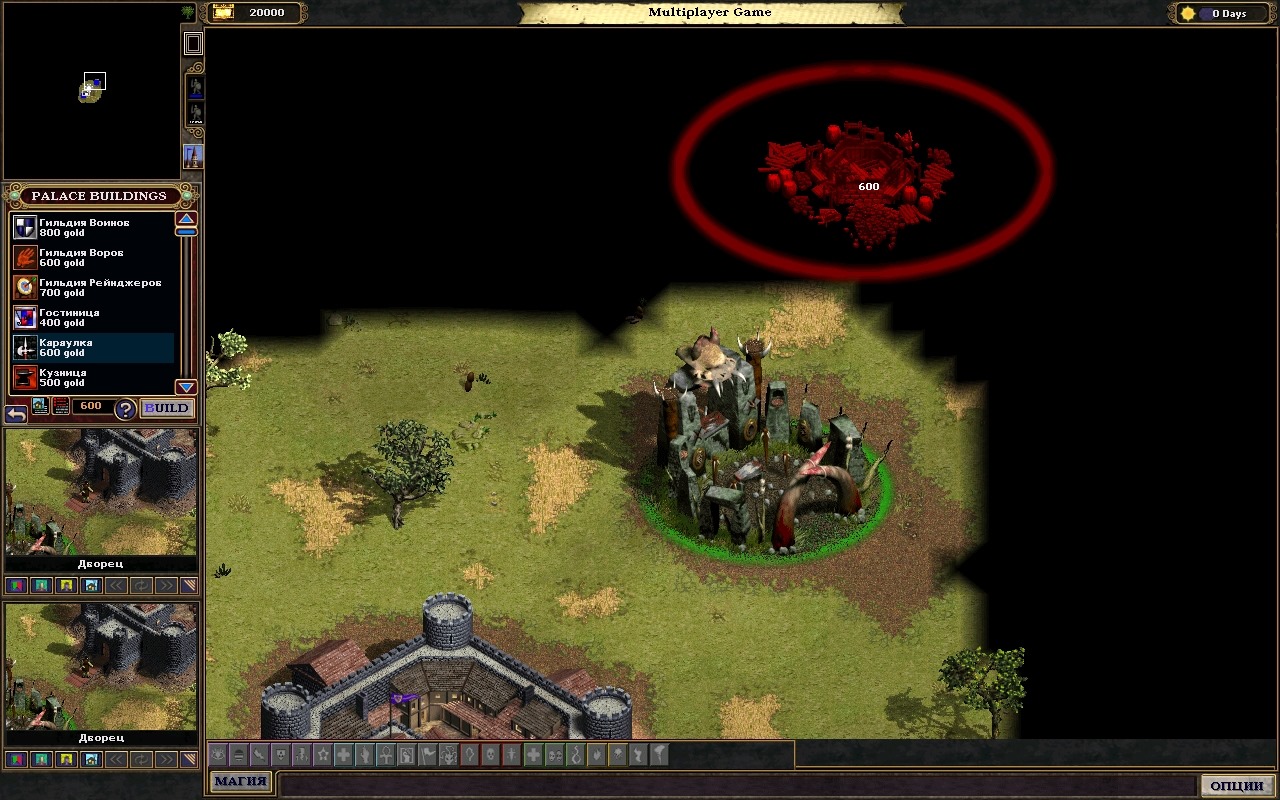1280x800 pixels.
Task: Pick Гостиница for 400 gold
Action: coord(84,317)
